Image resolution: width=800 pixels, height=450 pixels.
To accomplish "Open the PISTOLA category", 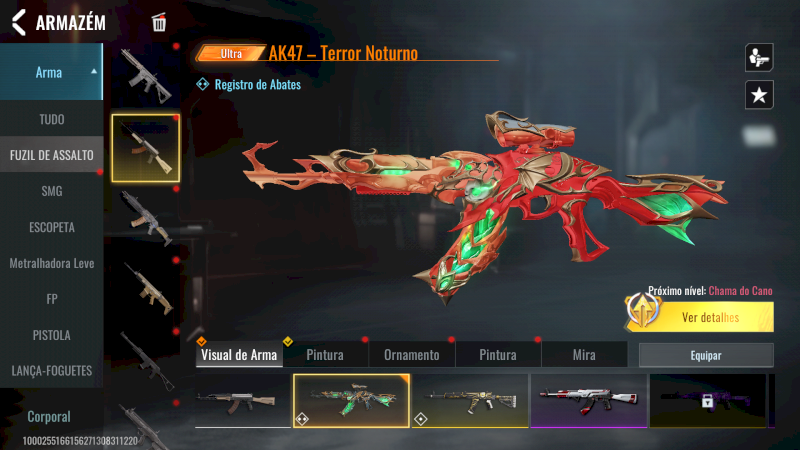I will (51, 335).
